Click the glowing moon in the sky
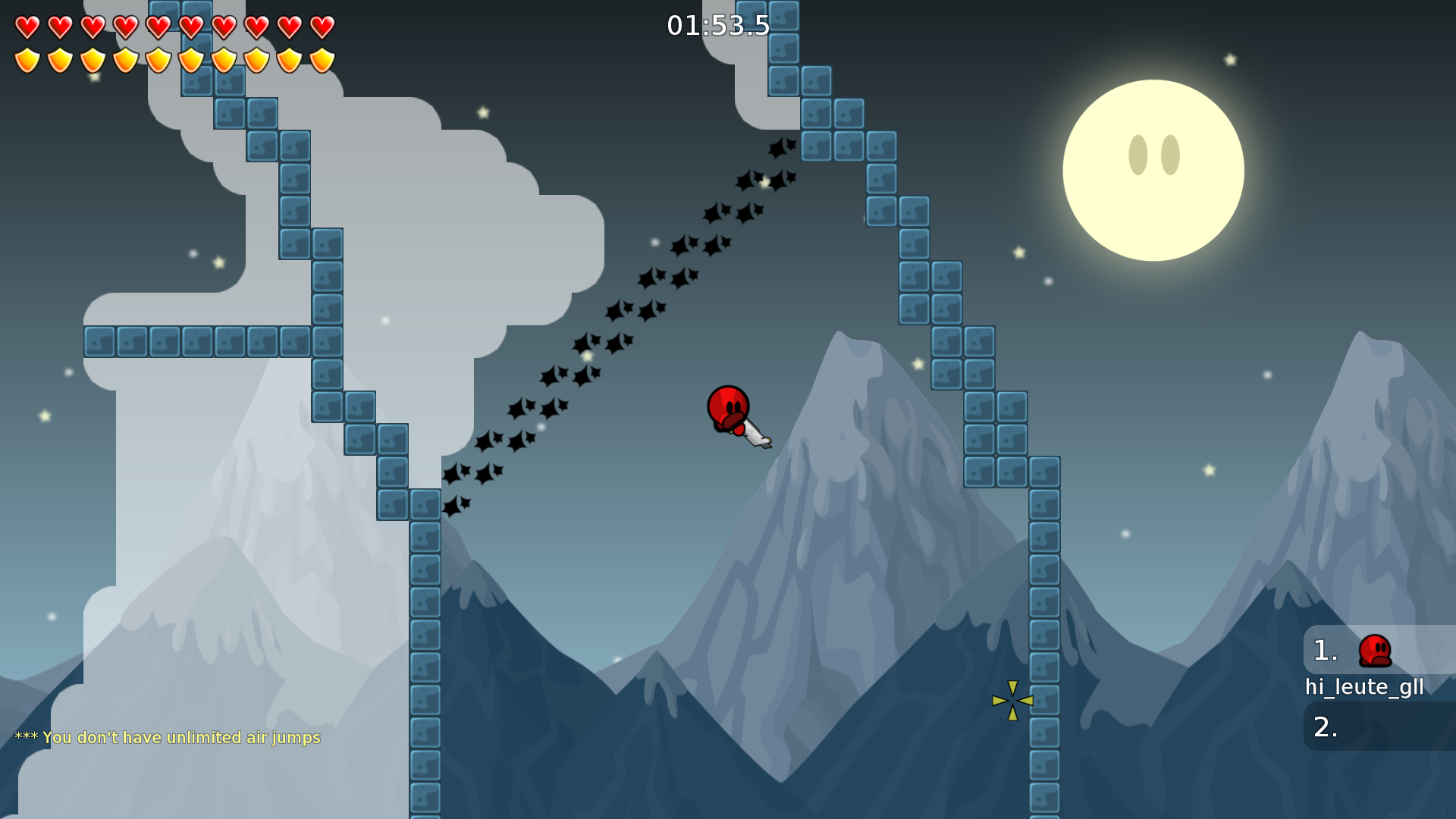The width and height of the screenshot is (1456, 819). point(1153,171)
